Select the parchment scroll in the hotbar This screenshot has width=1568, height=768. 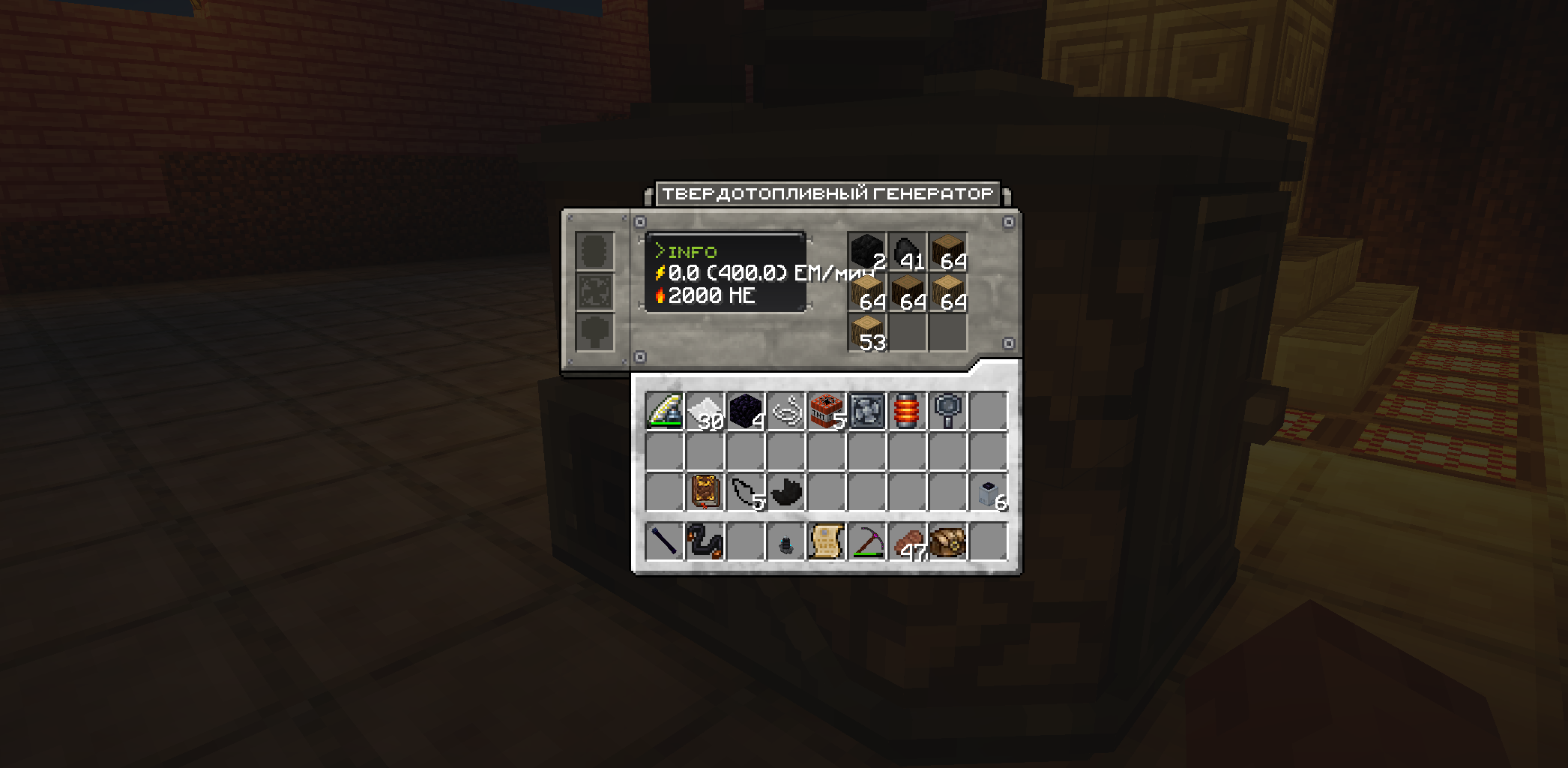coord(827,541)
